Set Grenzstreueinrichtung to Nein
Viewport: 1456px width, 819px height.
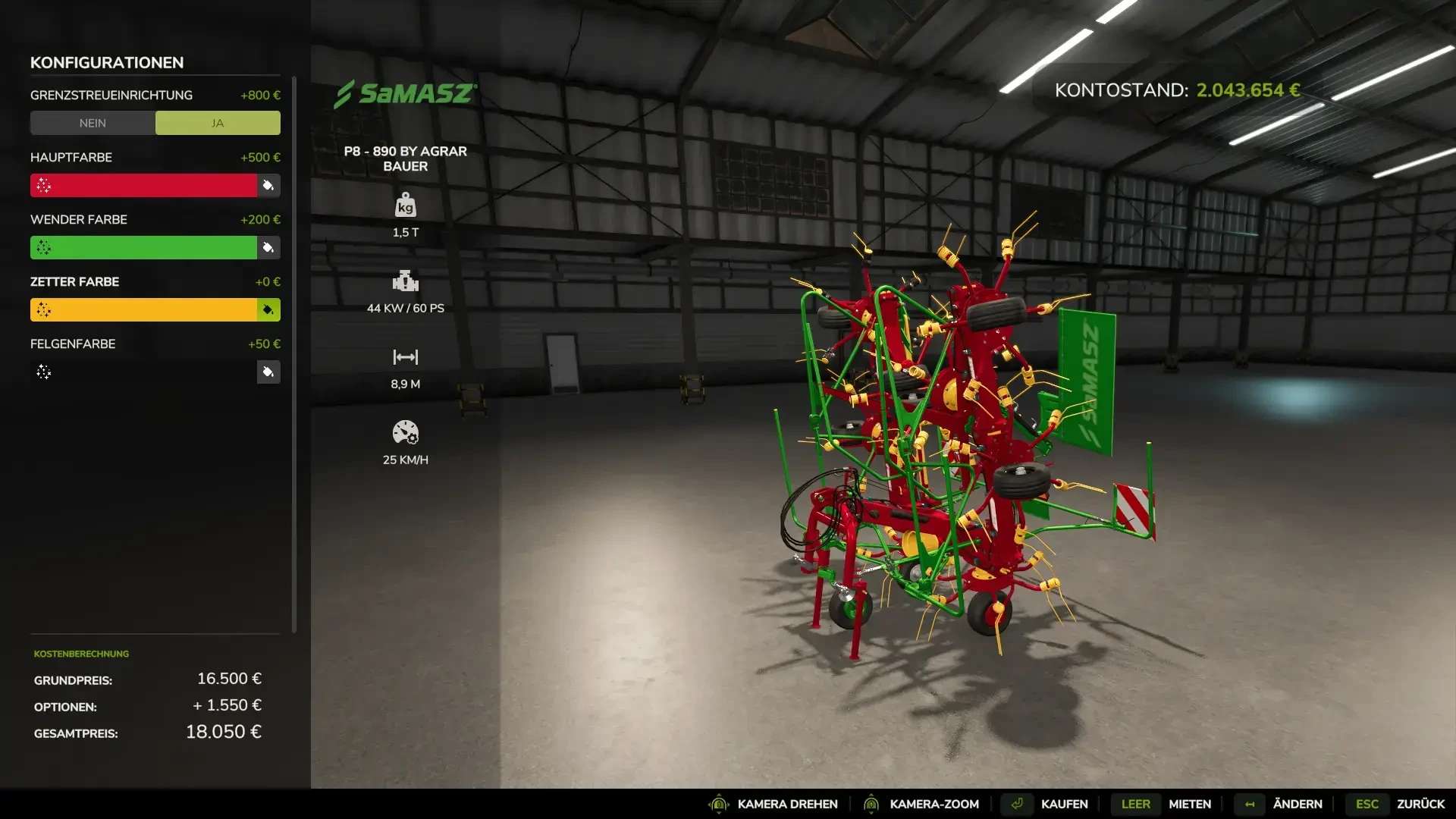(x=93, y=123)
